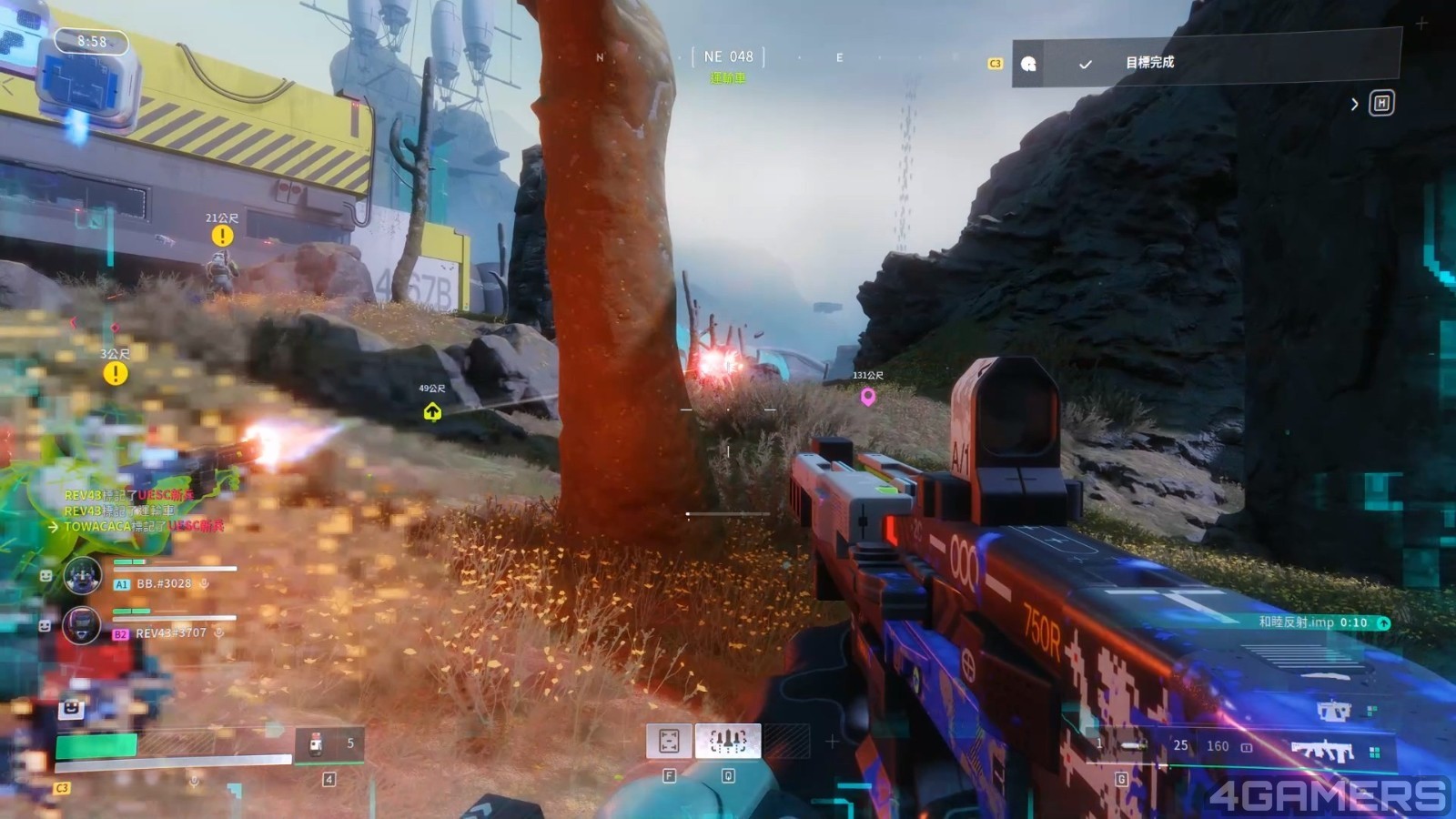This screenshot has width=1456, height=819.
Task: Select teammate REV43#3707's portrait
Action: 82,625
